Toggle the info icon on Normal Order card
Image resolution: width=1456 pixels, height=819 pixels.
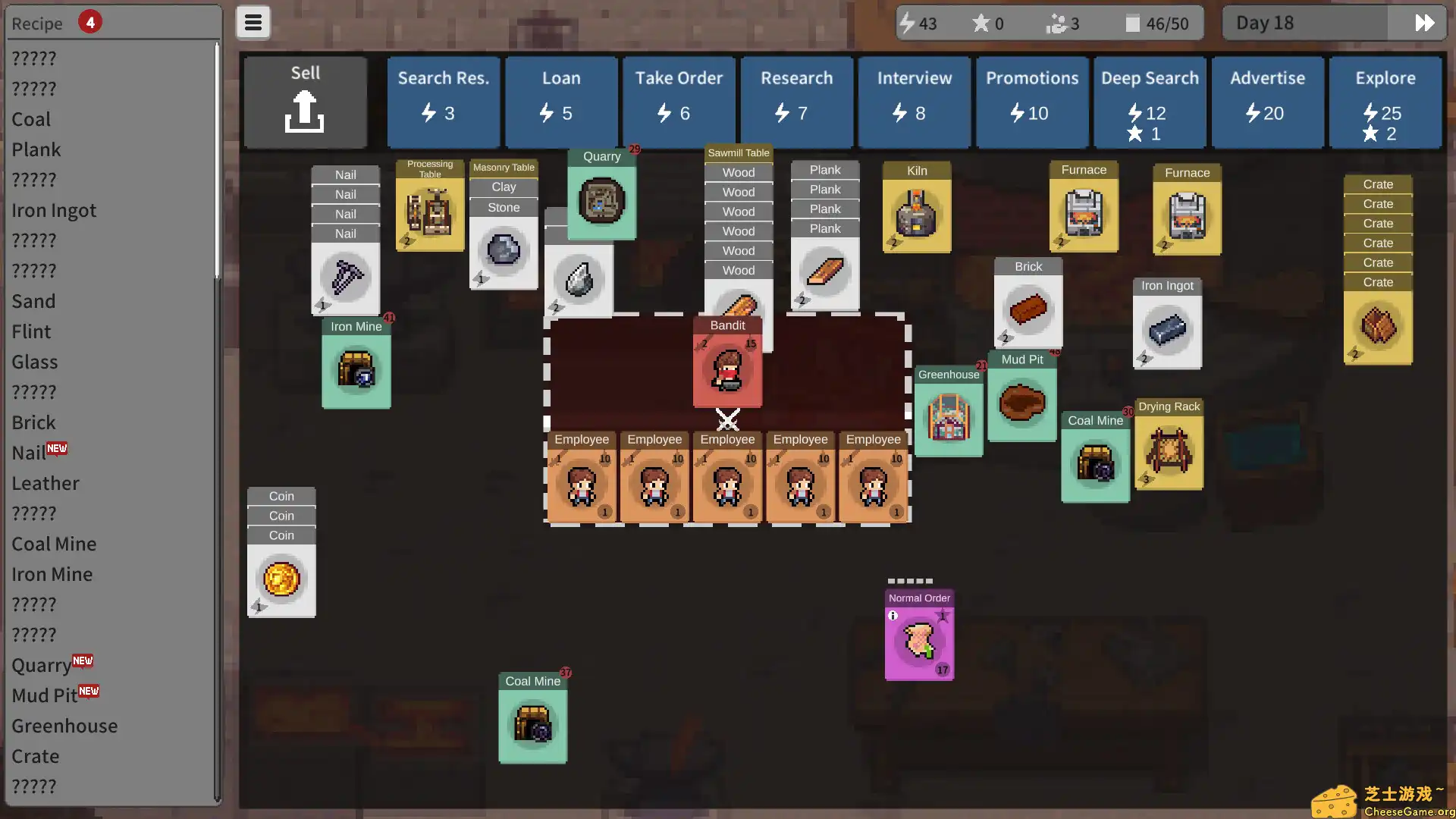[x=893, y=615]
